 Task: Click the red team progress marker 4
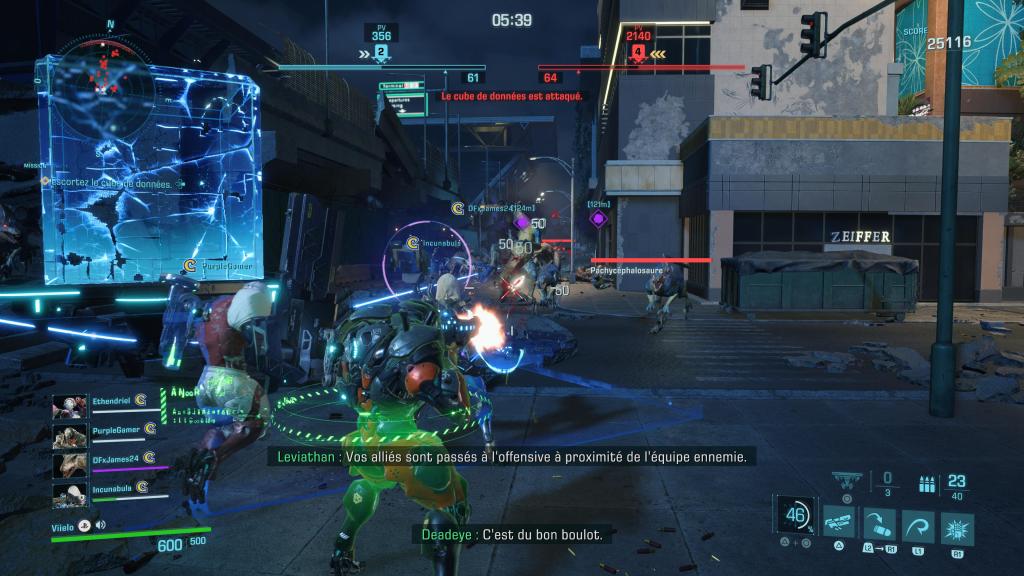click(x=638, y=51)
